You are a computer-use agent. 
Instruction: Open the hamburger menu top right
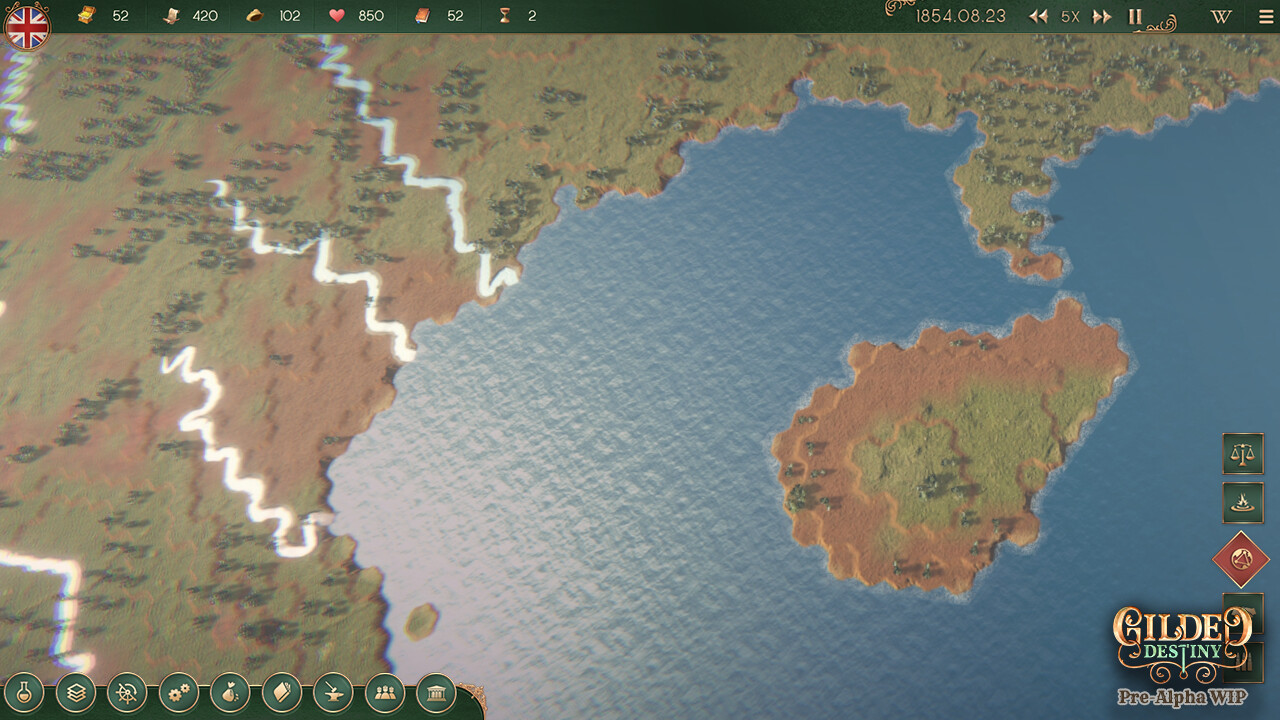[1264, 16]
